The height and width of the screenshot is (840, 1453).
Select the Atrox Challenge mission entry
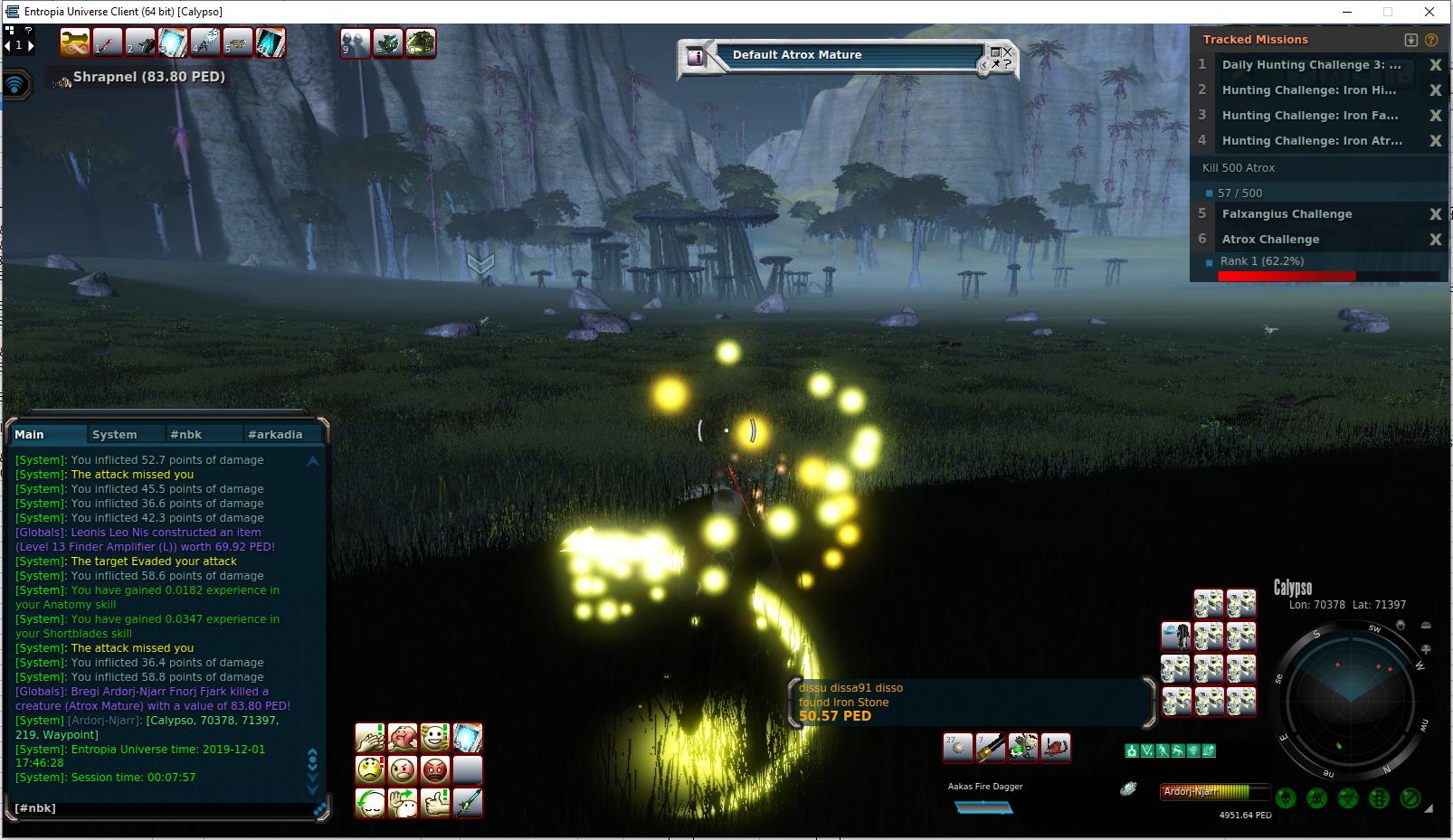(1270, 240)
